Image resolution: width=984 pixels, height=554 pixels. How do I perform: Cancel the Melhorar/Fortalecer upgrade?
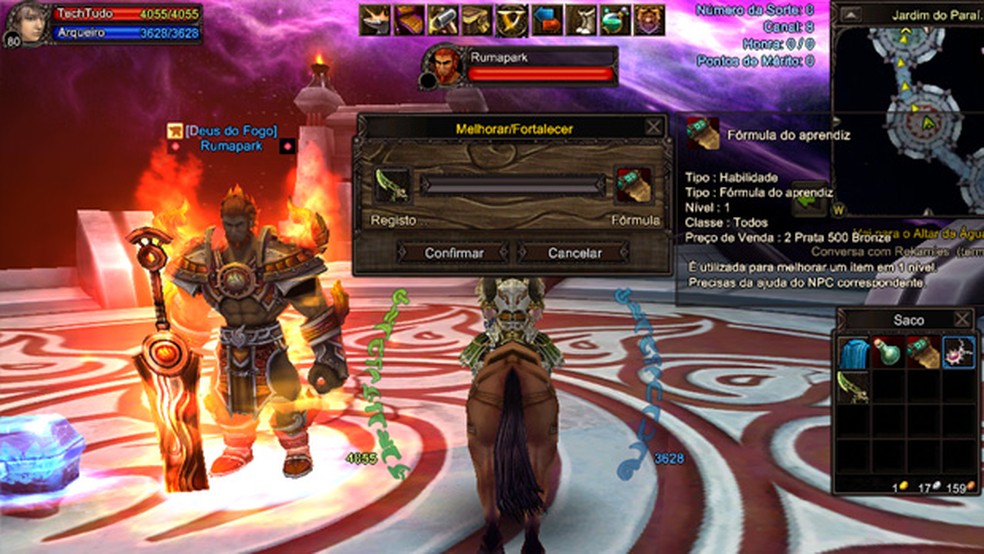click(x=574, y=253)
